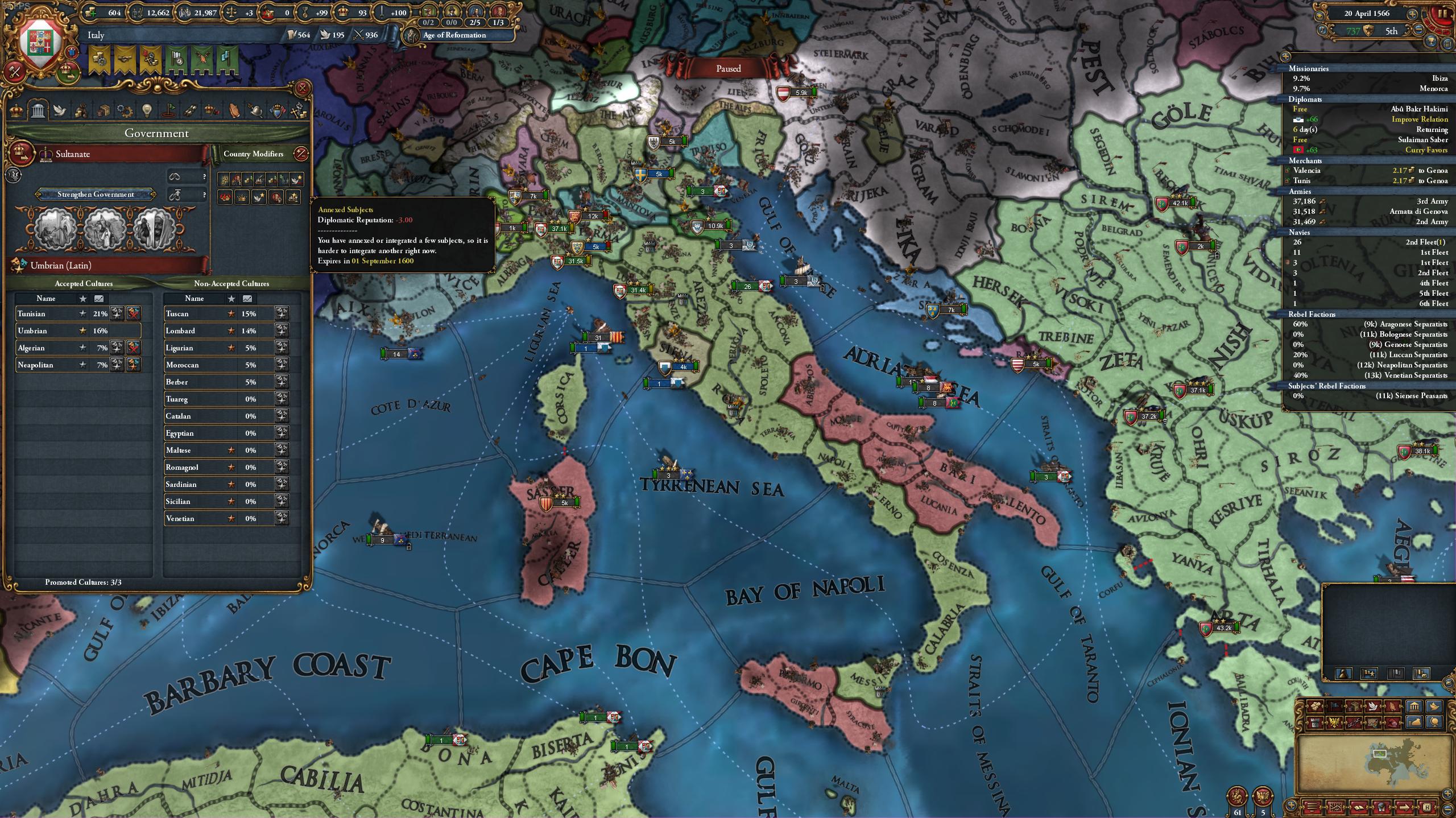The width and height of the screenshot is (1456, 818).
Task: Open the military panel (helmet icon)
Action: 255,111
